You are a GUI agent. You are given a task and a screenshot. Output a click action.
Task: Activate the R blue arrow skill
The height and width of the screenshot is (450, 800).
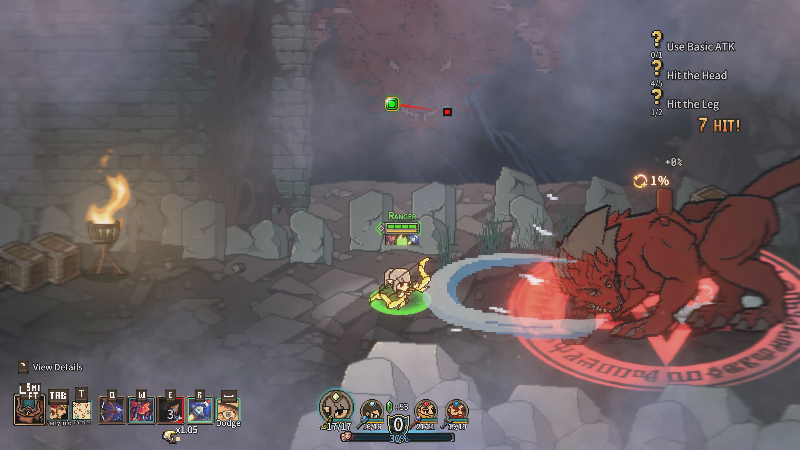pos(199,410)
